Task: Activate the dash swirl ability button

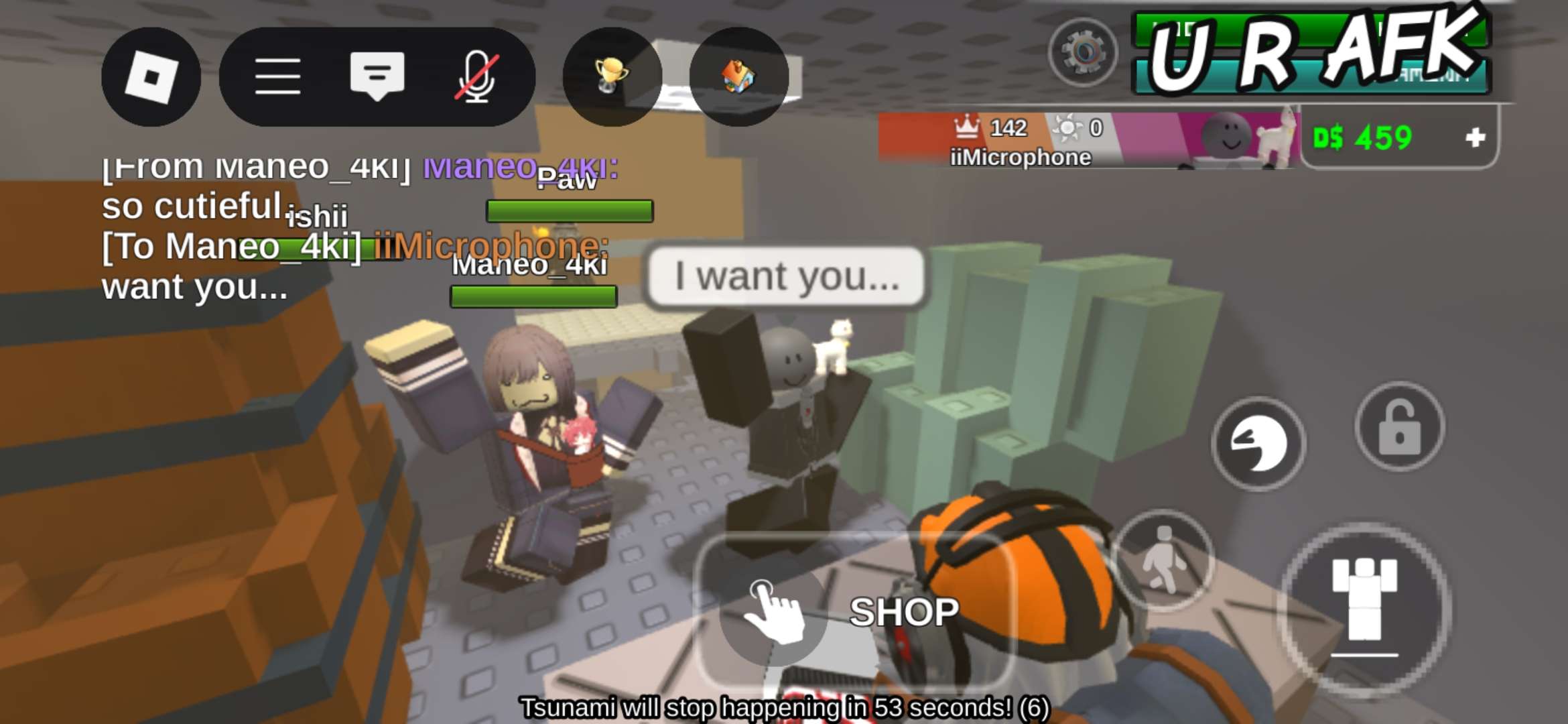Action: [1258, 444]
